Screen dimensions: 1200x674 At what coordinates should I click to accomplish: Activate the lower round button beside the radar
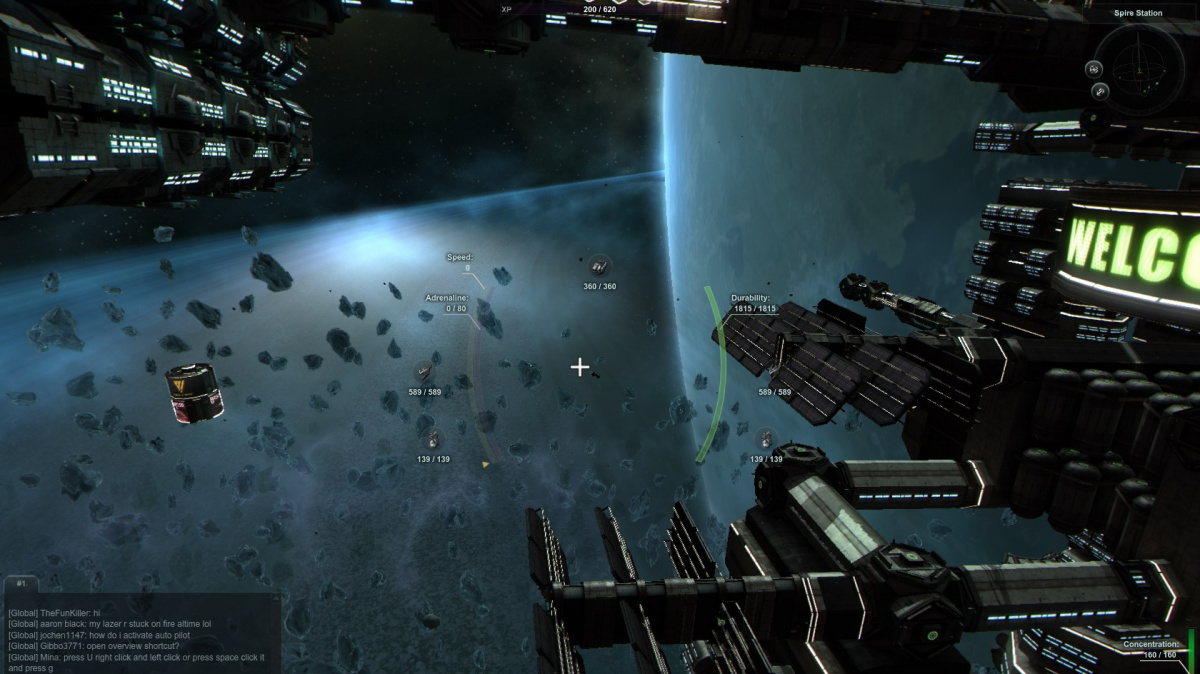click(1100, 92)
